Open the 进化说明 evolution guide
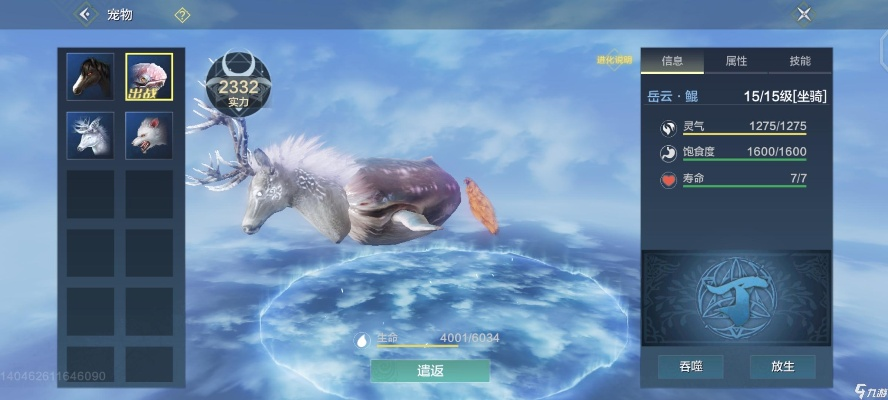 [615, 61]
